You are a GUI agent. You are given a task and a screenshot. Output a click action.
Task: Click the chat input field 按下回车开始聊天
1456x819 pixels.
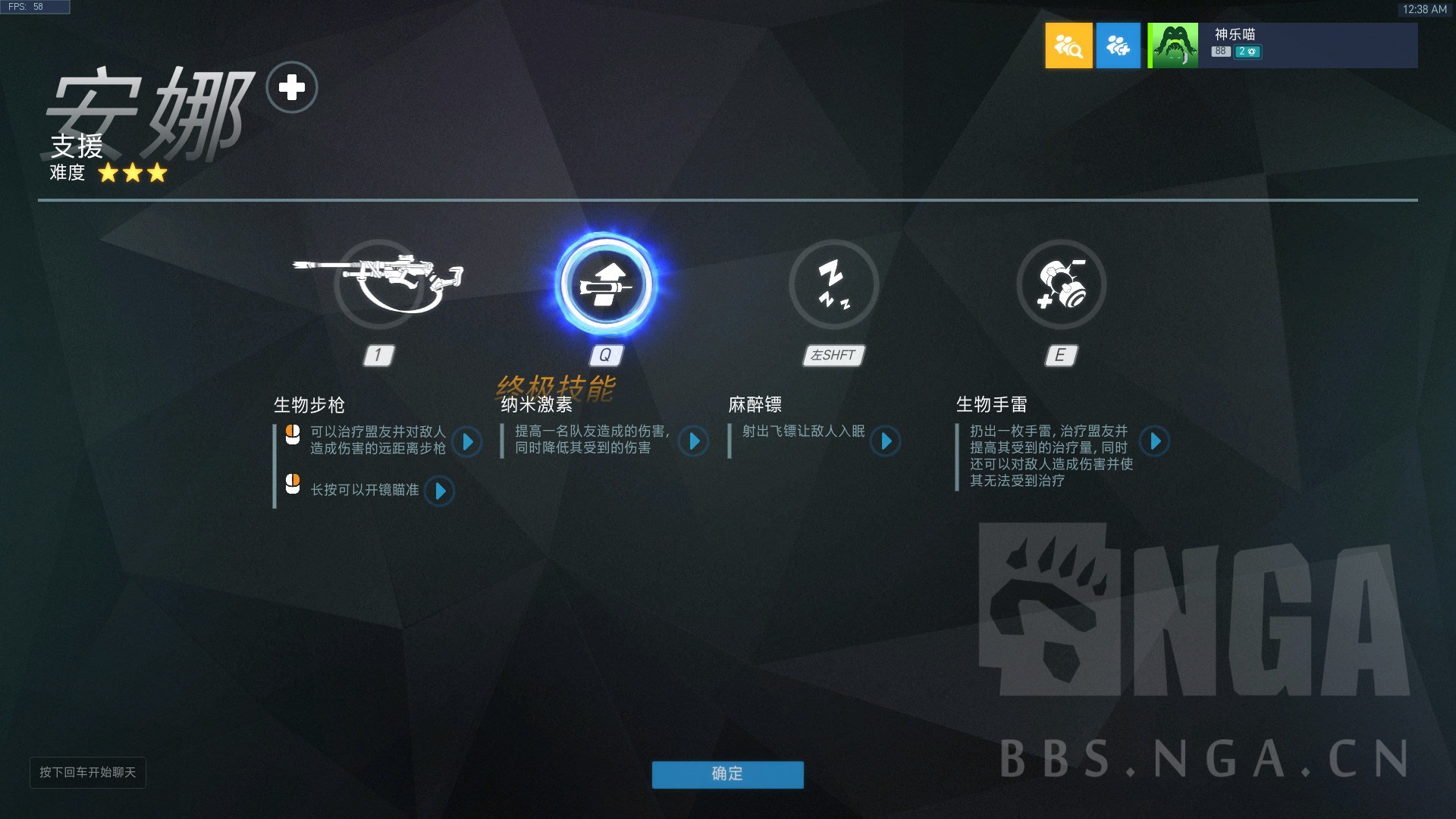[88, 773]
